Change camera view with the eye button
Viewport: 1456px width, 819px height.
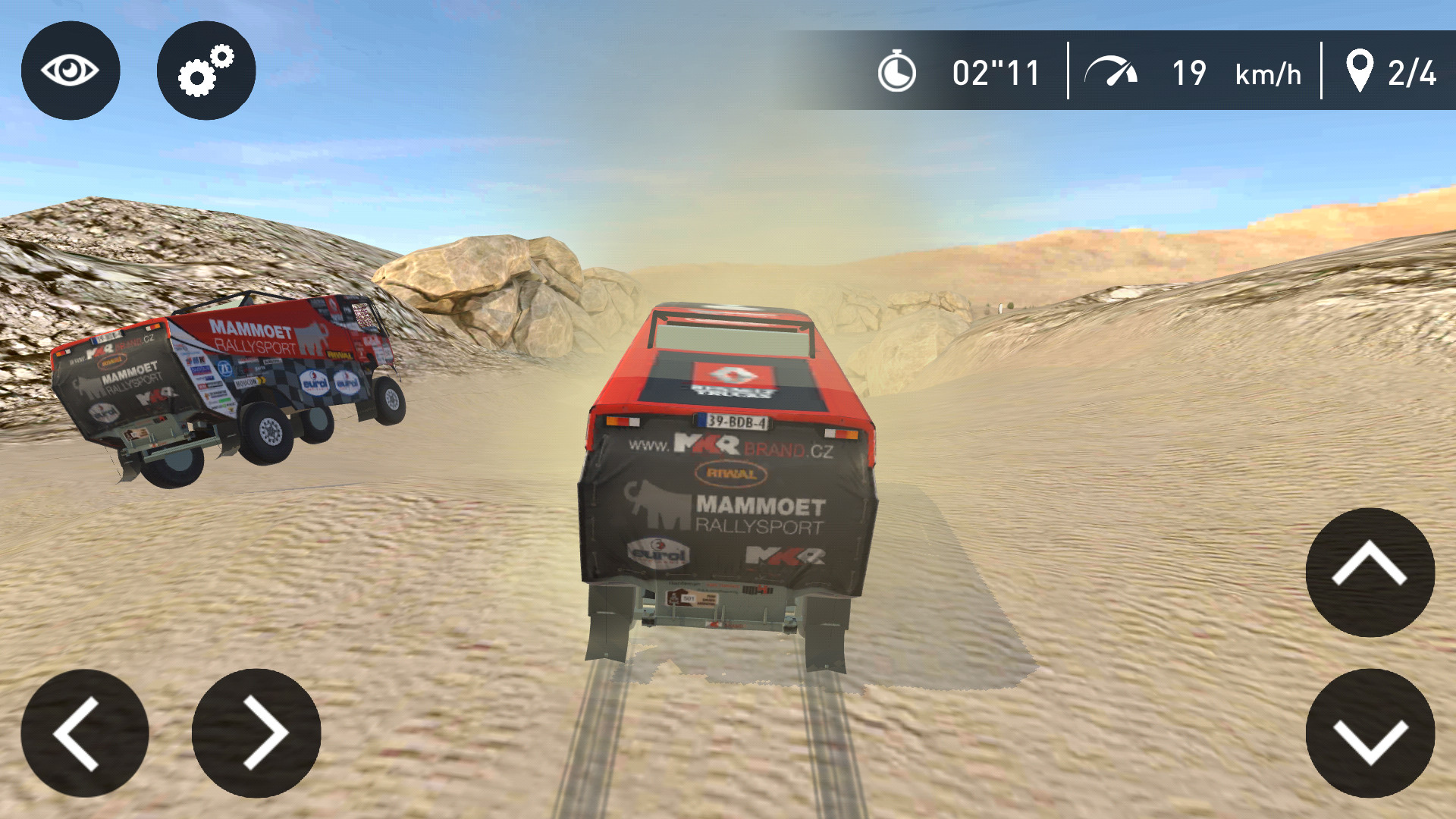pos(71,71)
